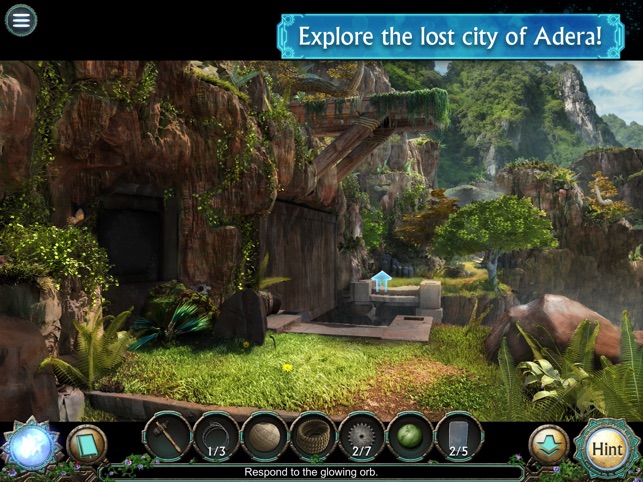The image size is (643, 482).
Task: Select the 2/5 glass shard slot
Action: (x=459, y=436)
